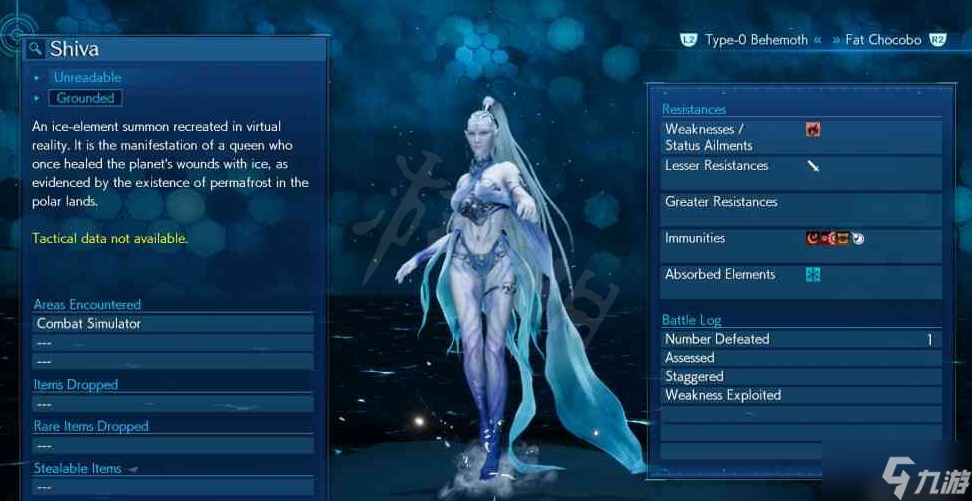Choose the Assessed battle log entry
The width and height of the screenshot is (972, 501).
801,357
